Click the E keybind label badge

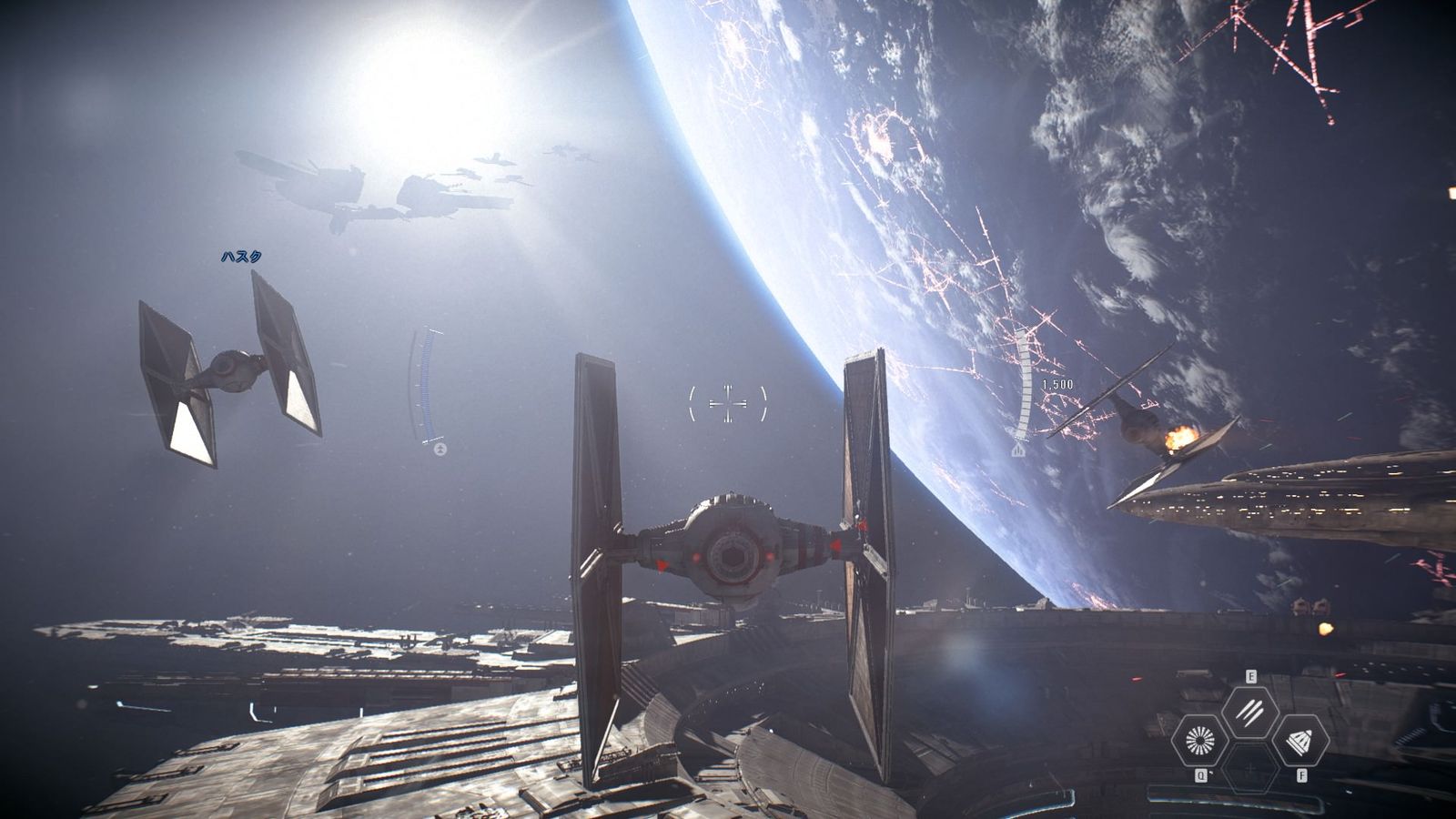point(1251,676)
